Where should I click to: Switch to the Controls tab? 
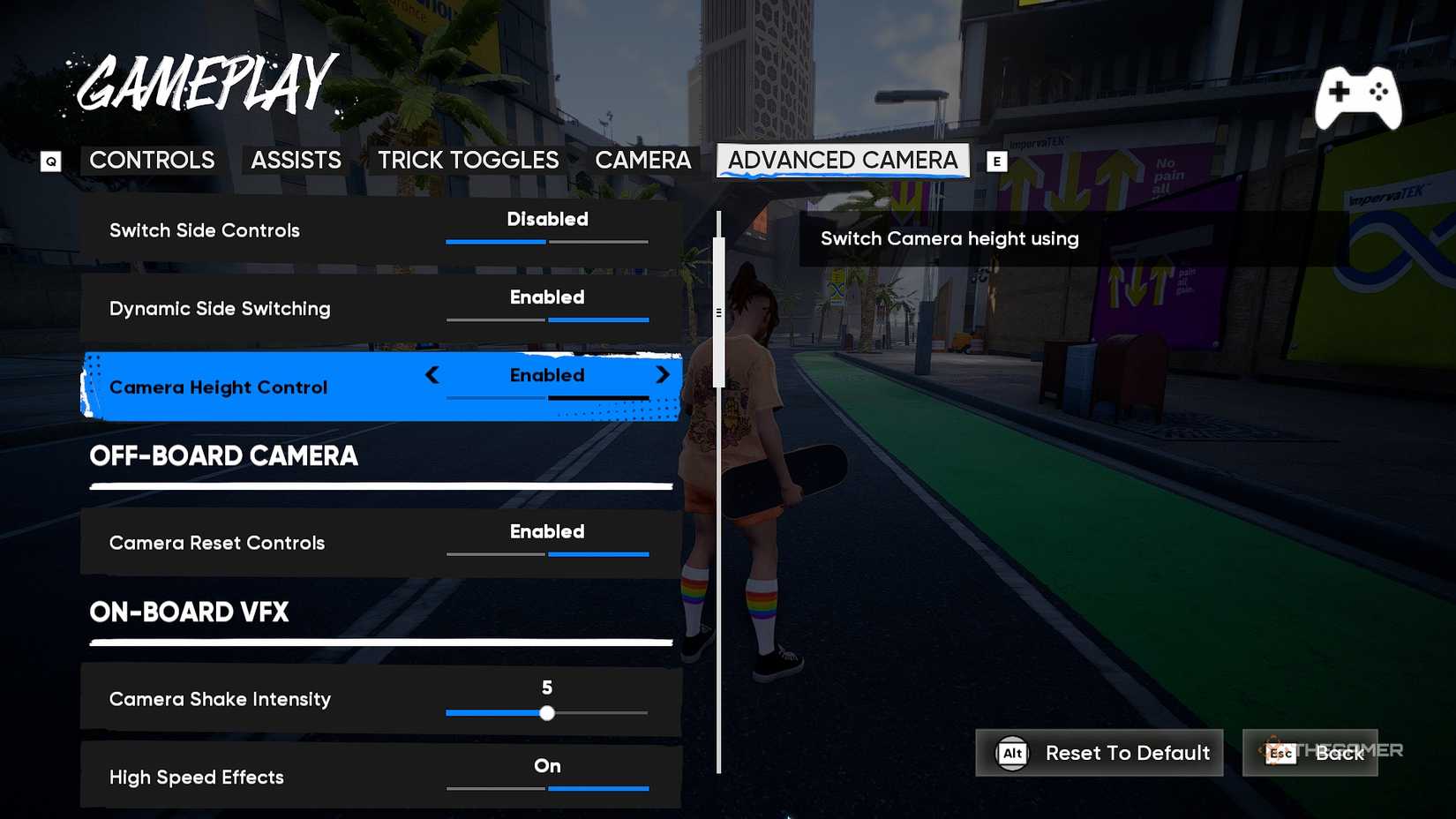click(x=152, y=161)
